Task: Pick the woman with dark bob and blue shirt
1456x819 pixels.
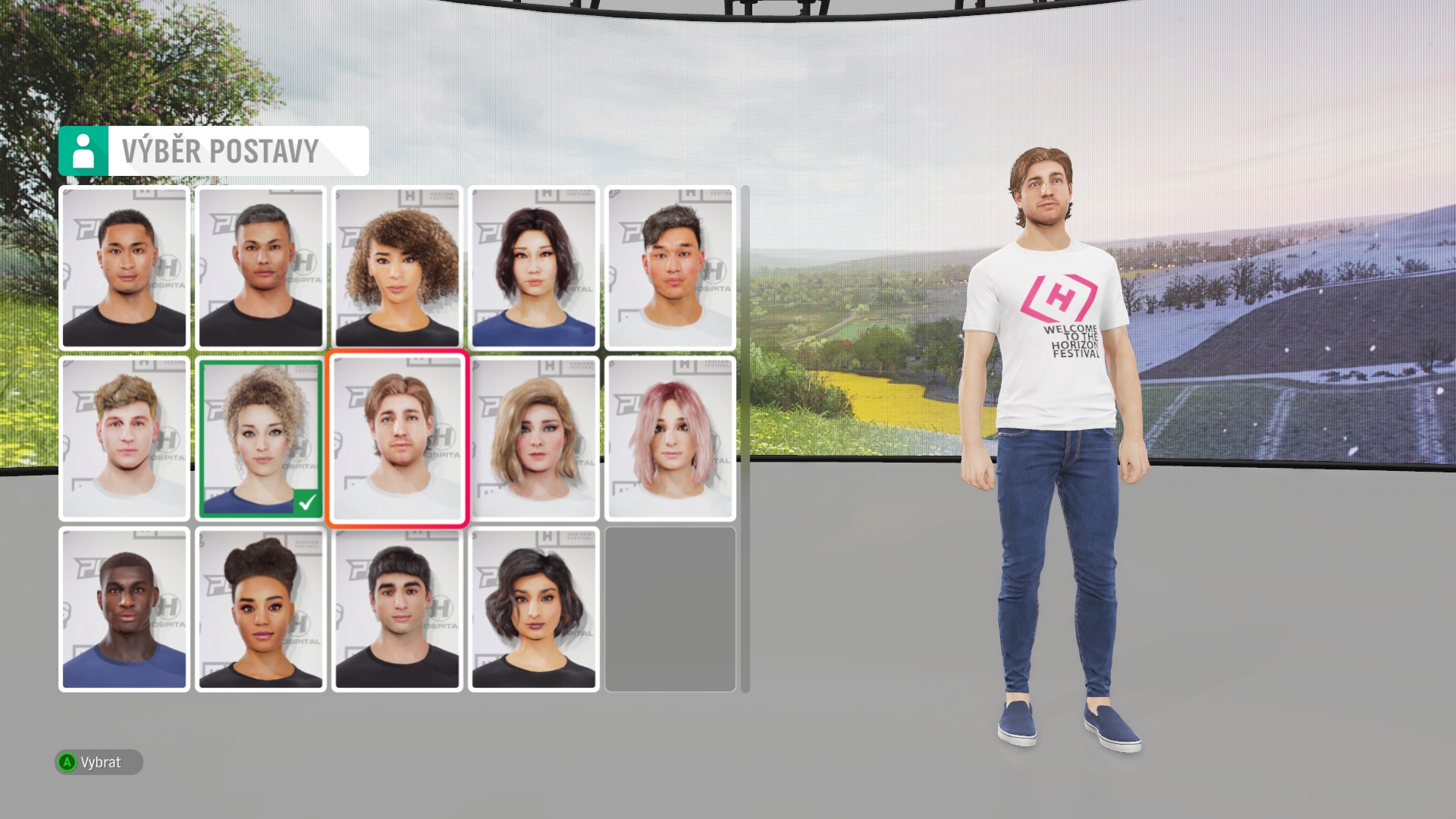Action: click(533, 268)
